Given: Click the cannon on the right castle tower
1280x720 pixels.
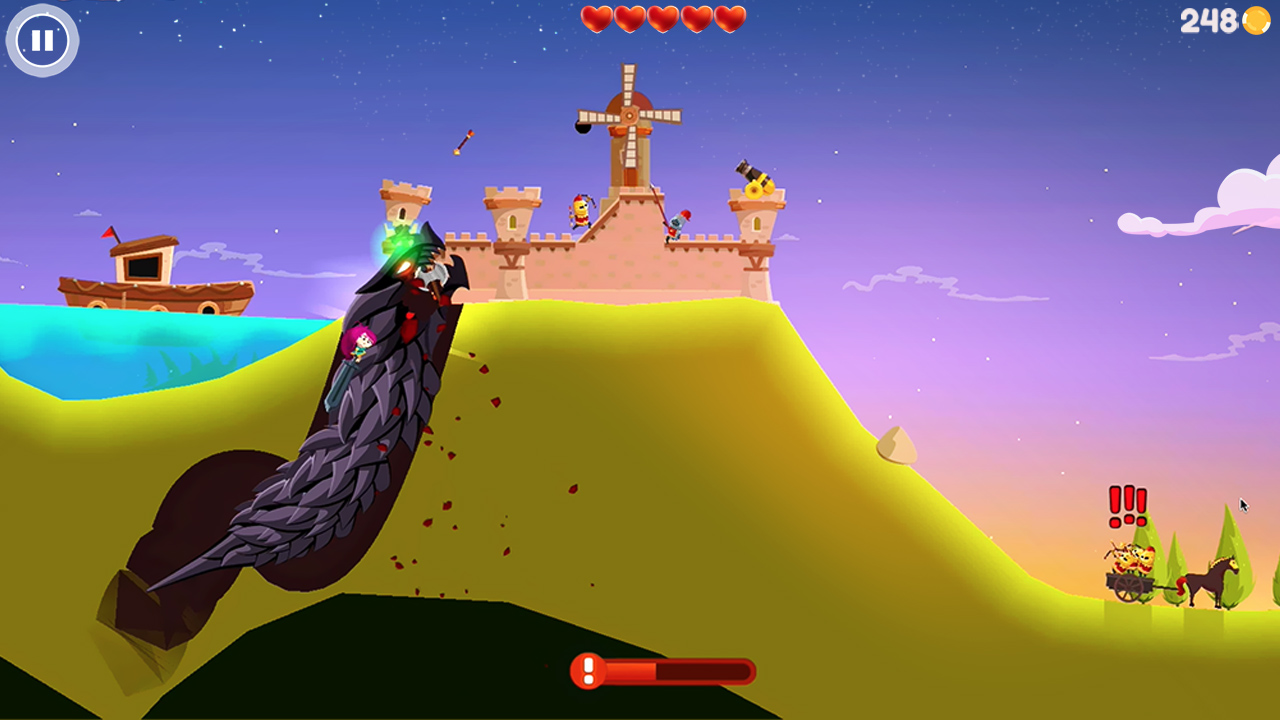Looking at the screenshot, I should pos(755,180).
